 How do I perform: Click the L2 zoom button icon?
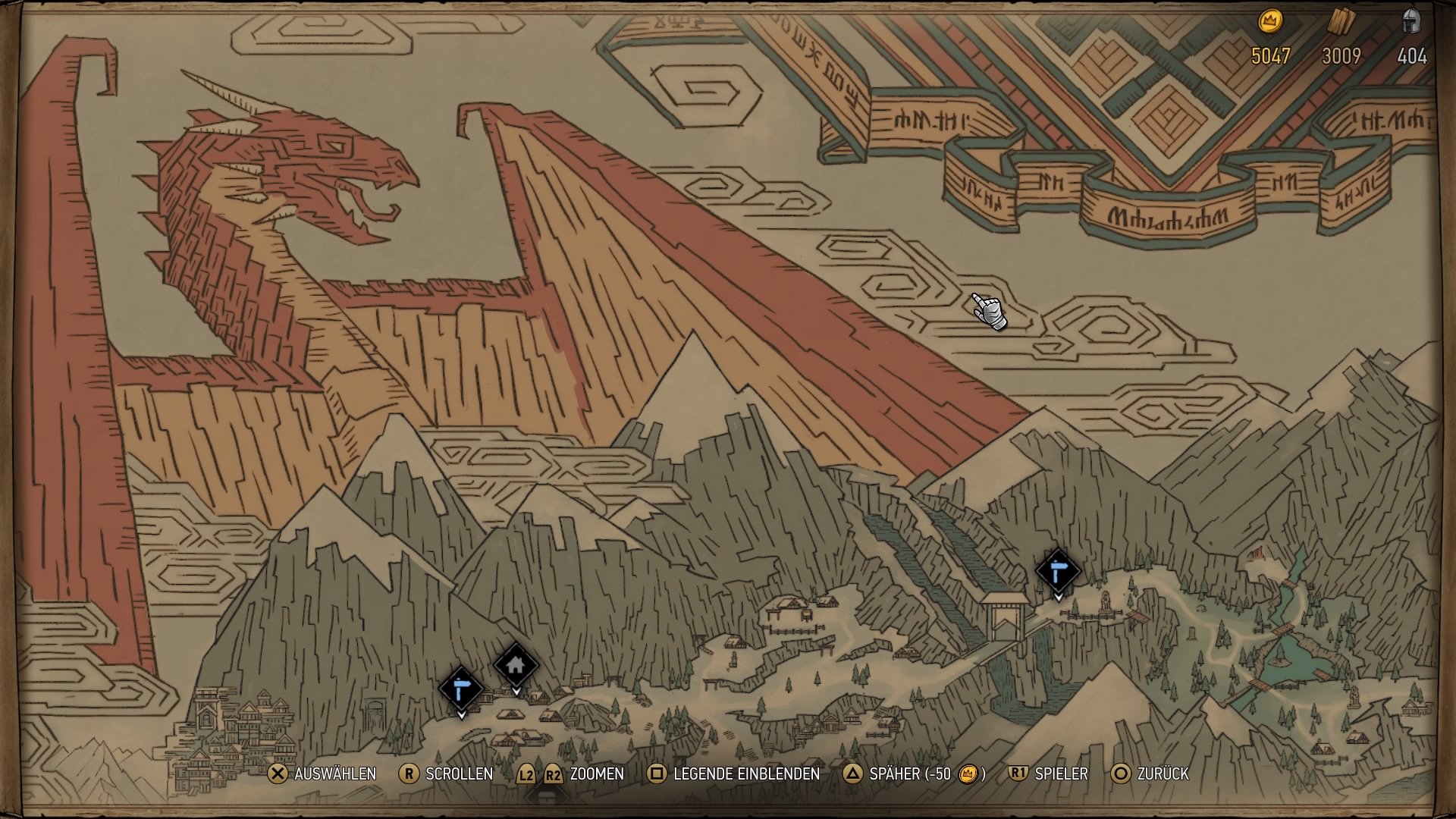(526, 775)
